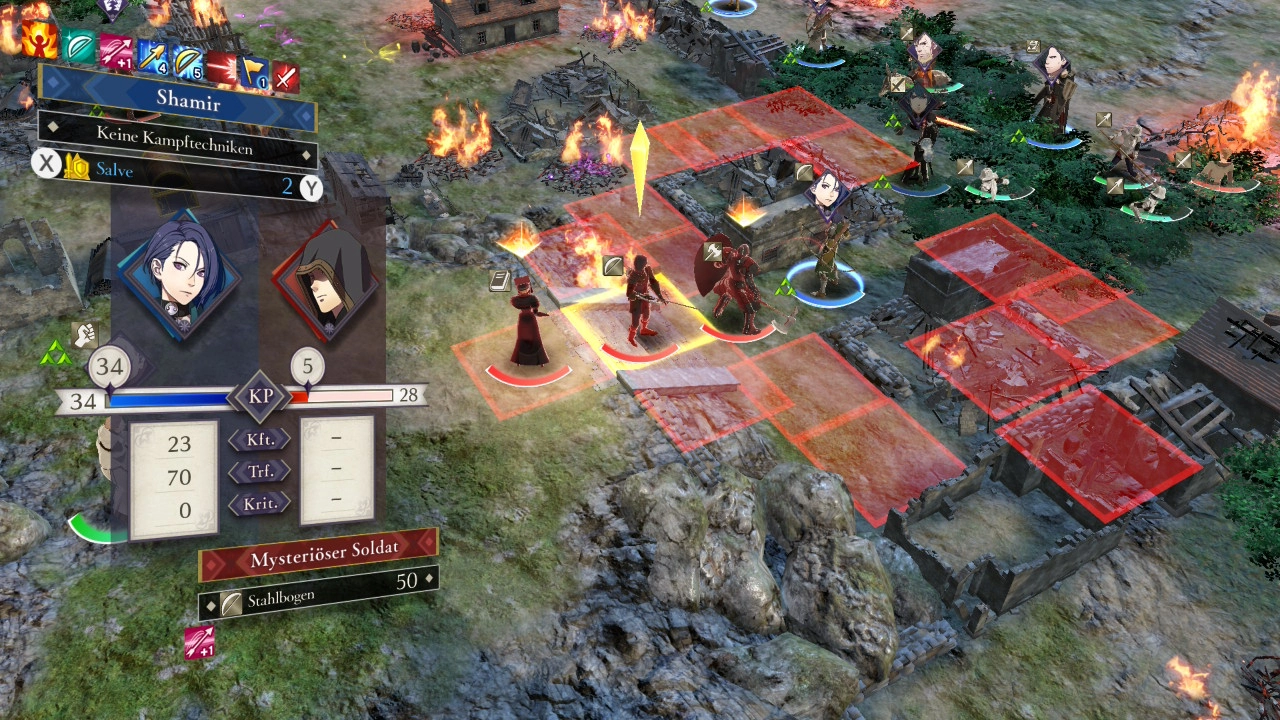Viewport: 1280px width, 720px height.
Task: Select the red-highlighted enemy archer on the yellow tile
Action: (639, 305)
